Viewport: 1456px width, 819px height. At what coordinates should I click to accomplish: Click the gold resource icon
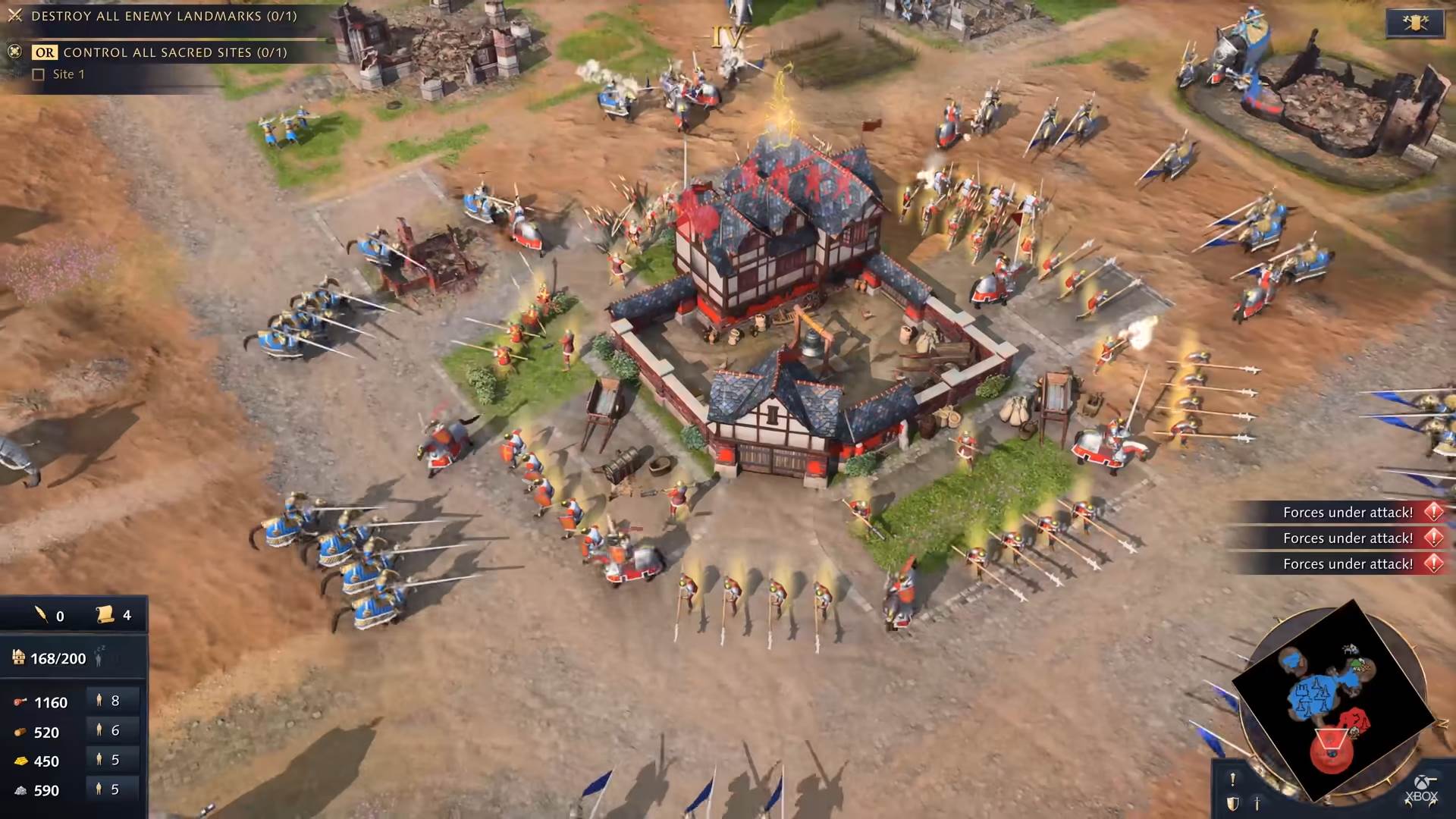(20, 761)
